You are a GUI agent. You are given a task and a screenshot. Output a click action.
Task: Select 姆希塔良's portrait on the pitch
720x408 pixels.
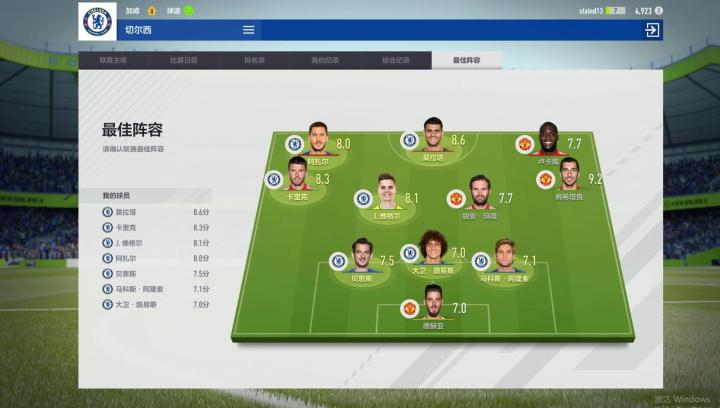pos(569,174)
